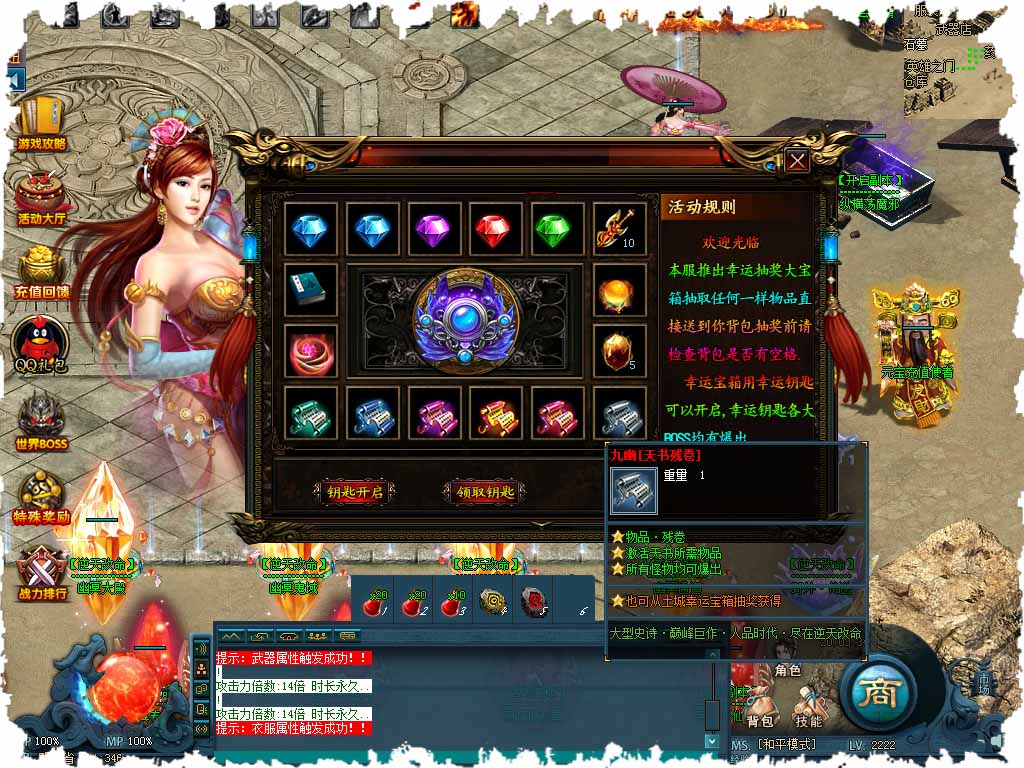Open the 游戏攻略 game guide
The image size is (1024, 768).
click(42, 123)
